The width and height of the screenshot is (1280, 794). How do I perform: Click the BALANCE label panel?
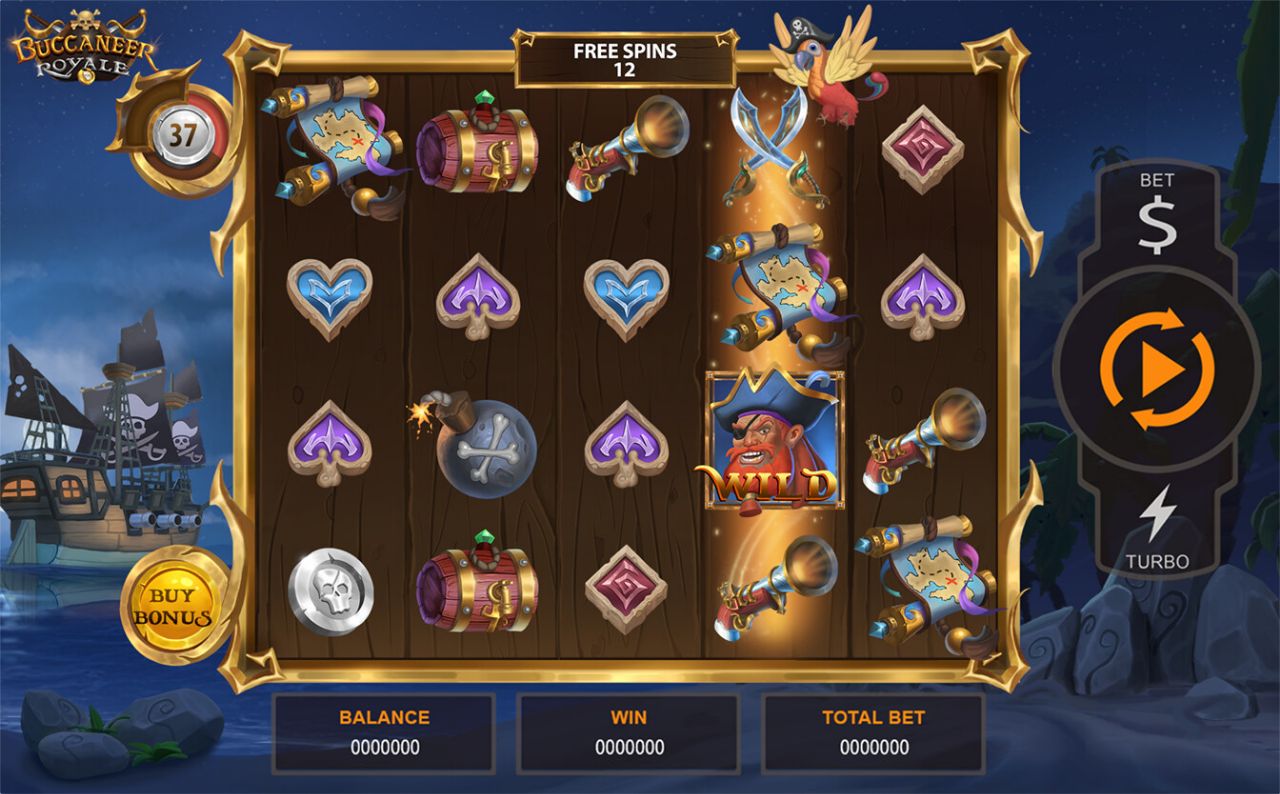point(386,717)
